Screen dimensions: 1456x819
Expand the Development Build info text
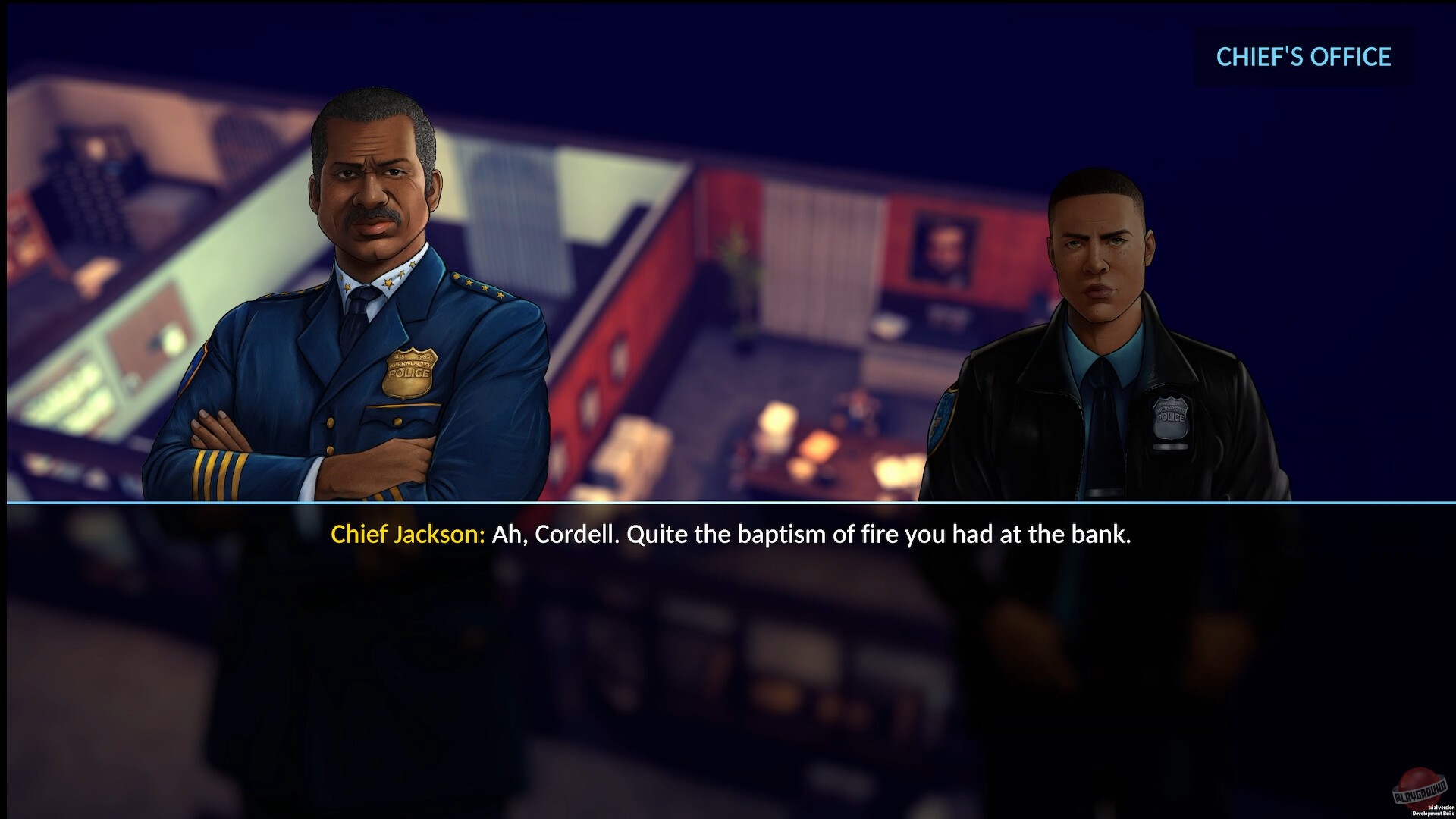[x=1432, y=813]
